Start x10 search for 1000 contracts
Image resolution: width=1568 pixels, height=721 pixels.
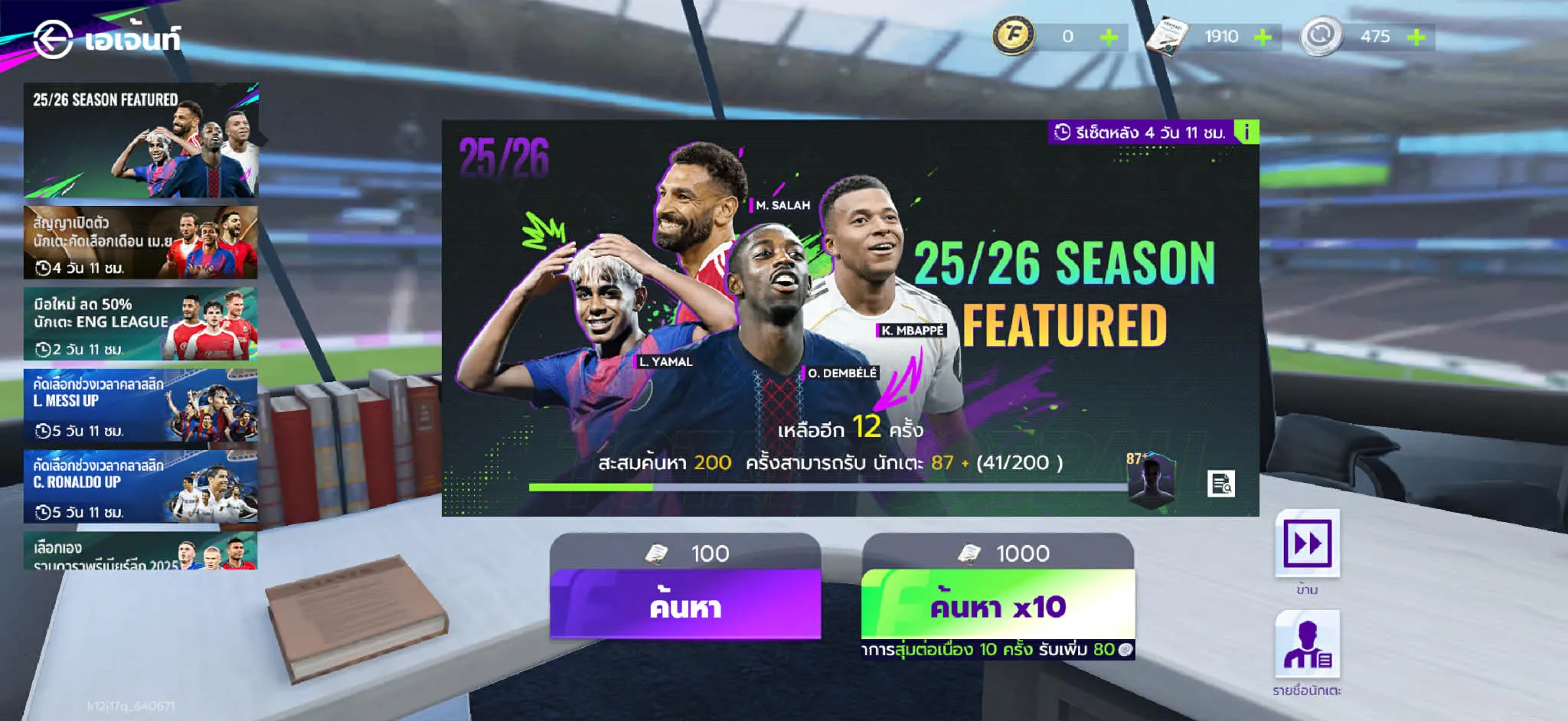tap(998, 605)
